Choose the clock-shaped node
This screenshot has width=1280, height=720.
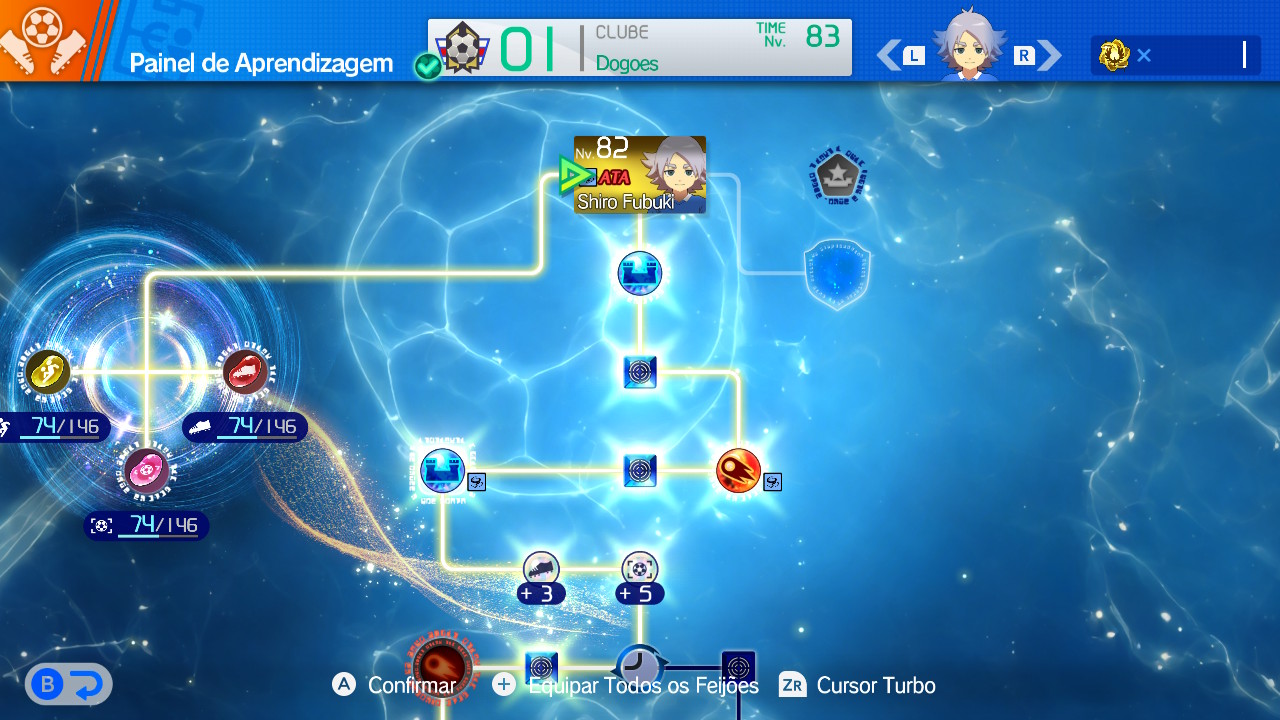[639, 665]
